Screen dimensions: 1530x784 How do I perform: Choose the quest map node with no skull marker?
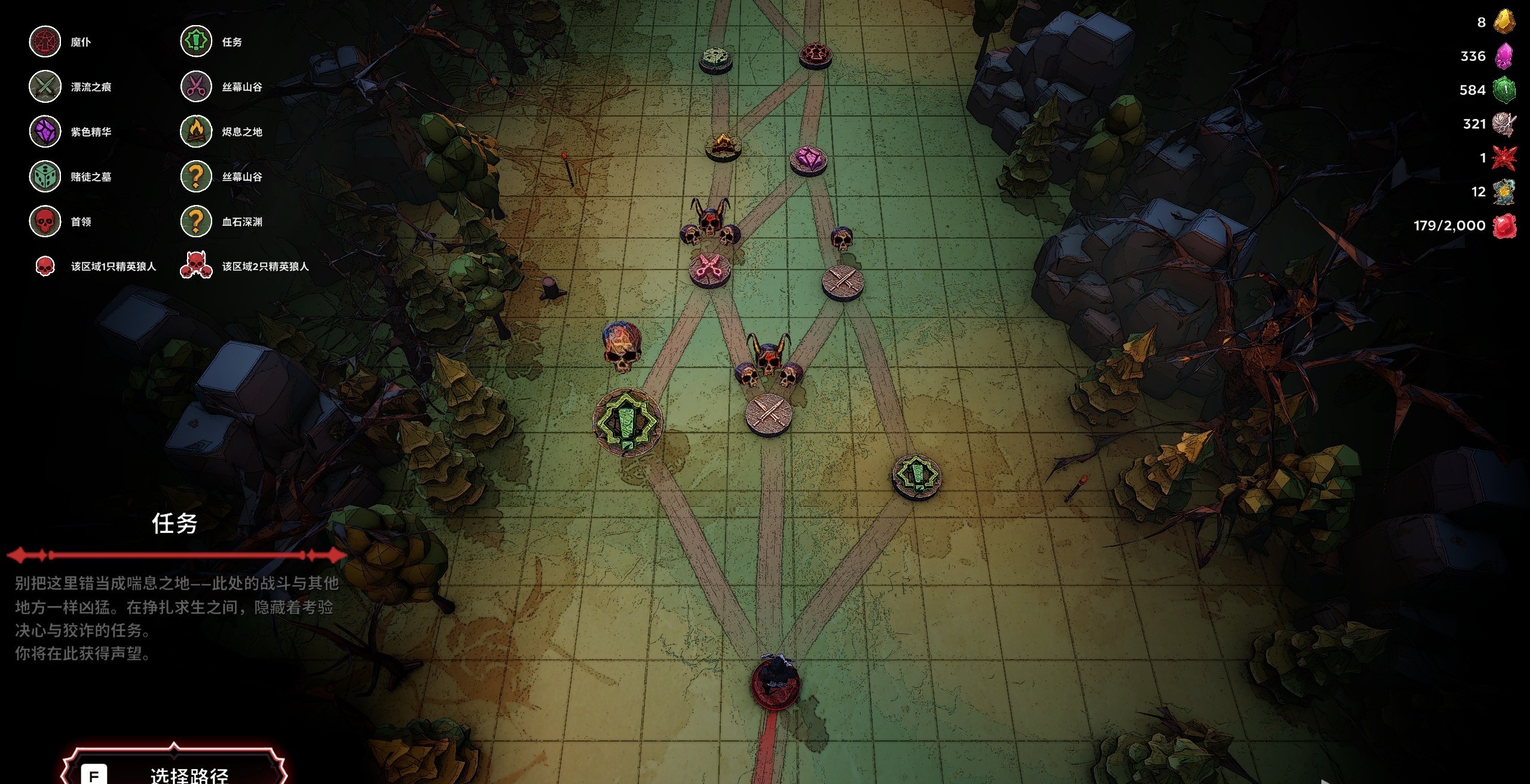coord(916,476)
